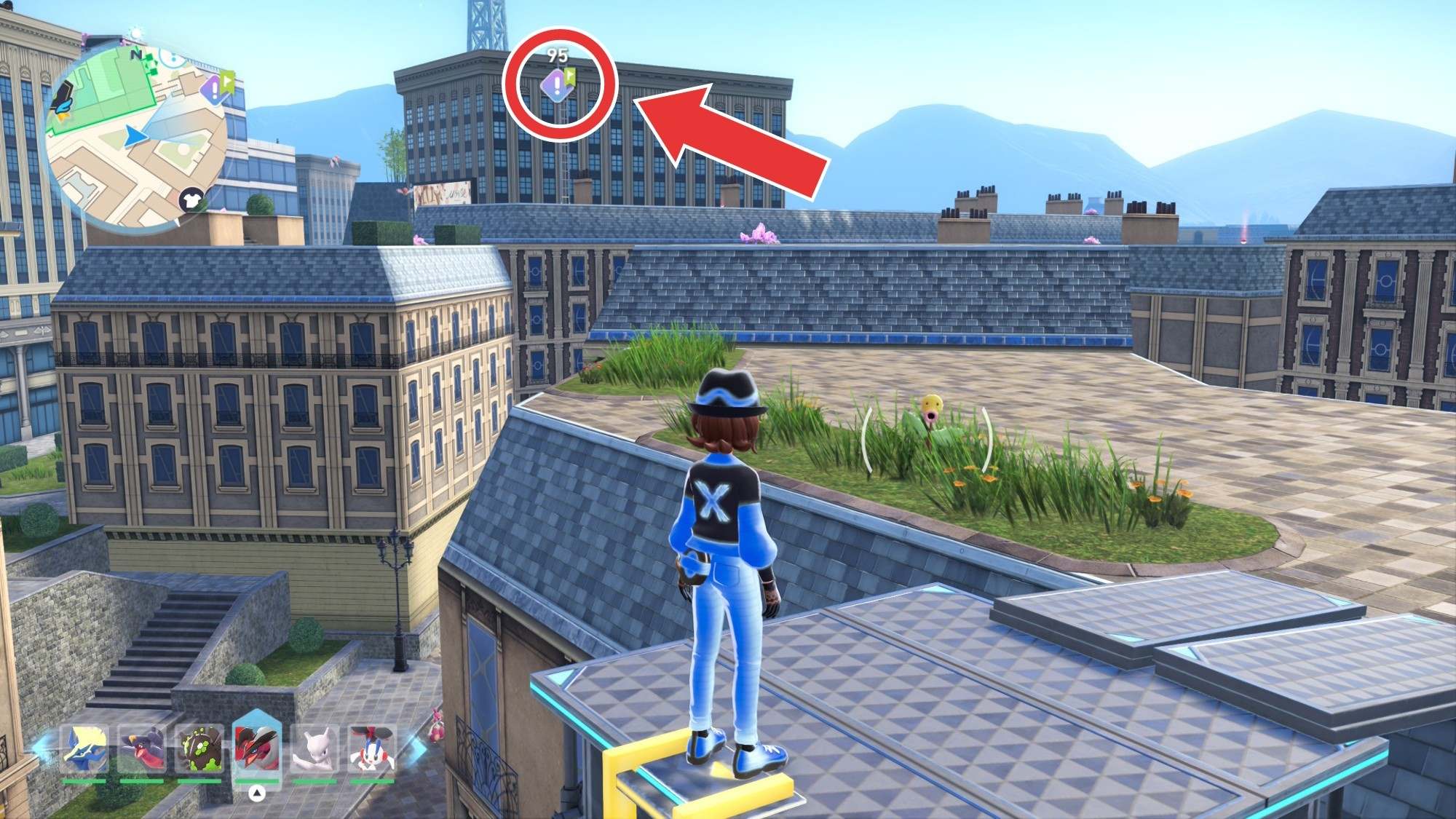Viewport: 1456px width, 819px height.
Task: Select Zygarde in the party bar
Action: coord(199,750)
